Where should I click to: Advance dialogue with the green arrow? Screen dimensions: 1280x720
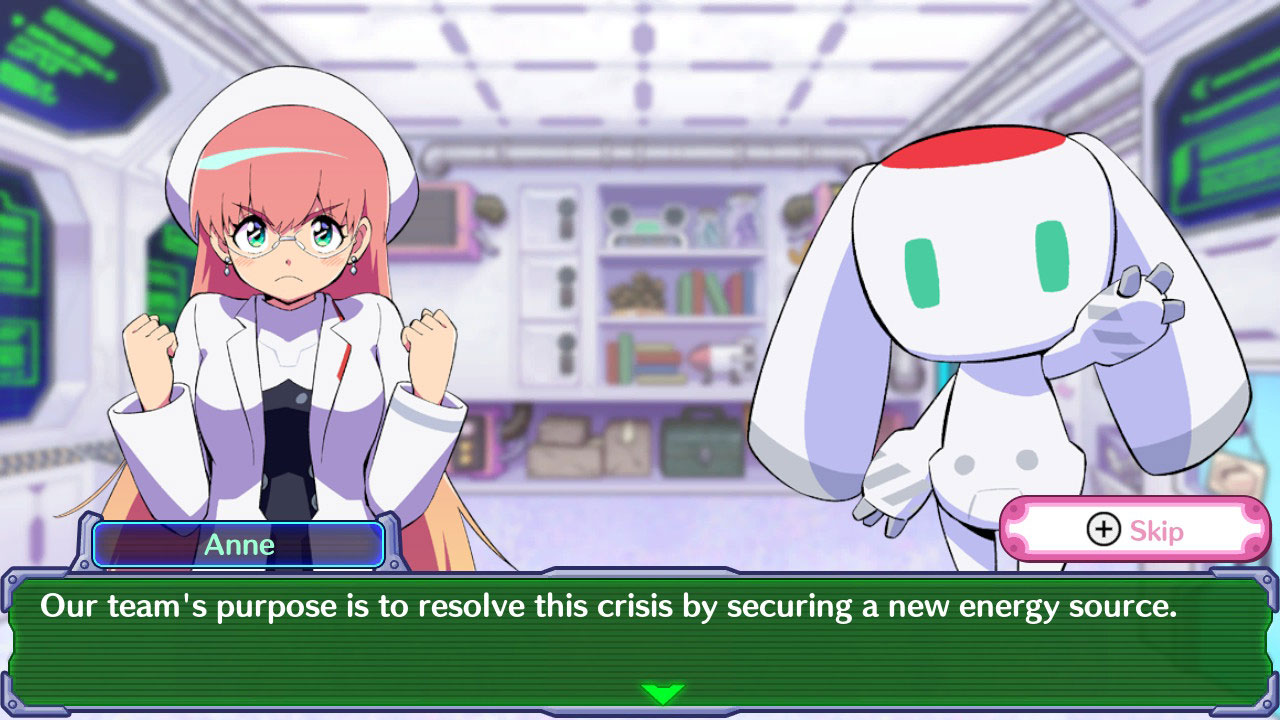(662, 692)
